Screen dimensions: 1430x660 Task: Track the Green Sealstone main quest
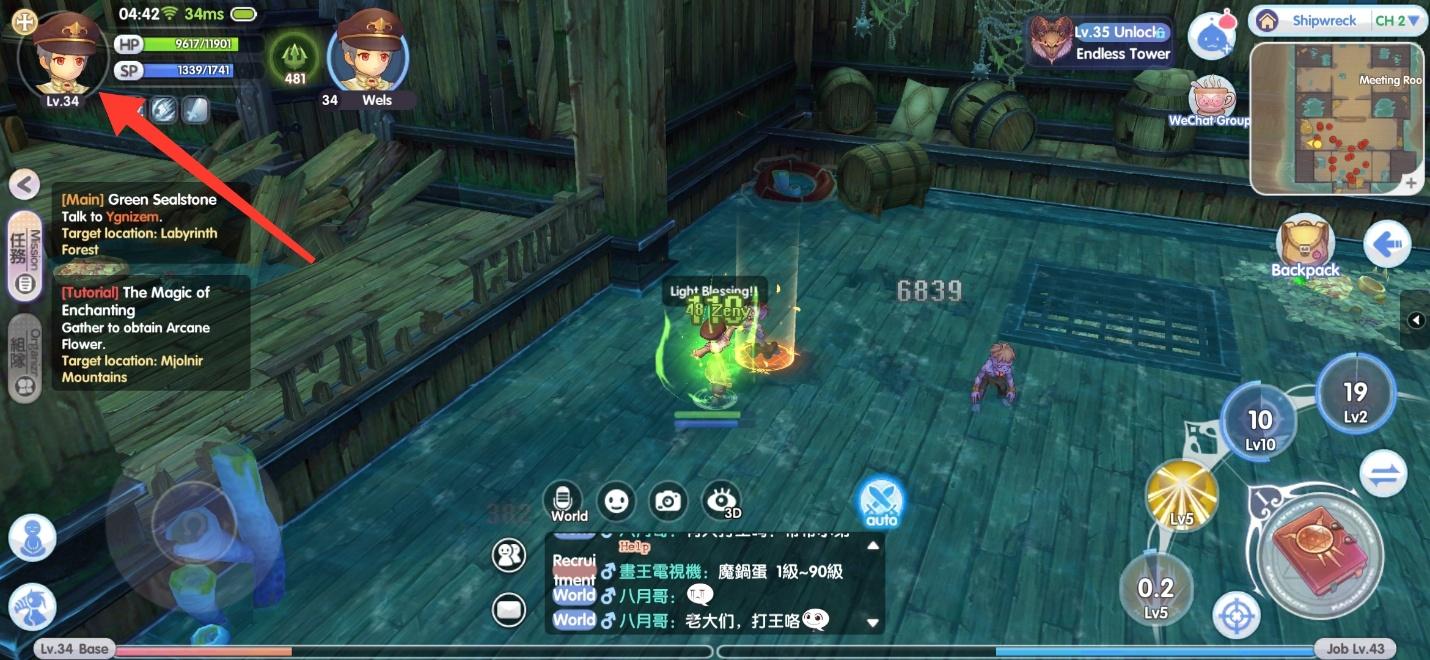150,223
